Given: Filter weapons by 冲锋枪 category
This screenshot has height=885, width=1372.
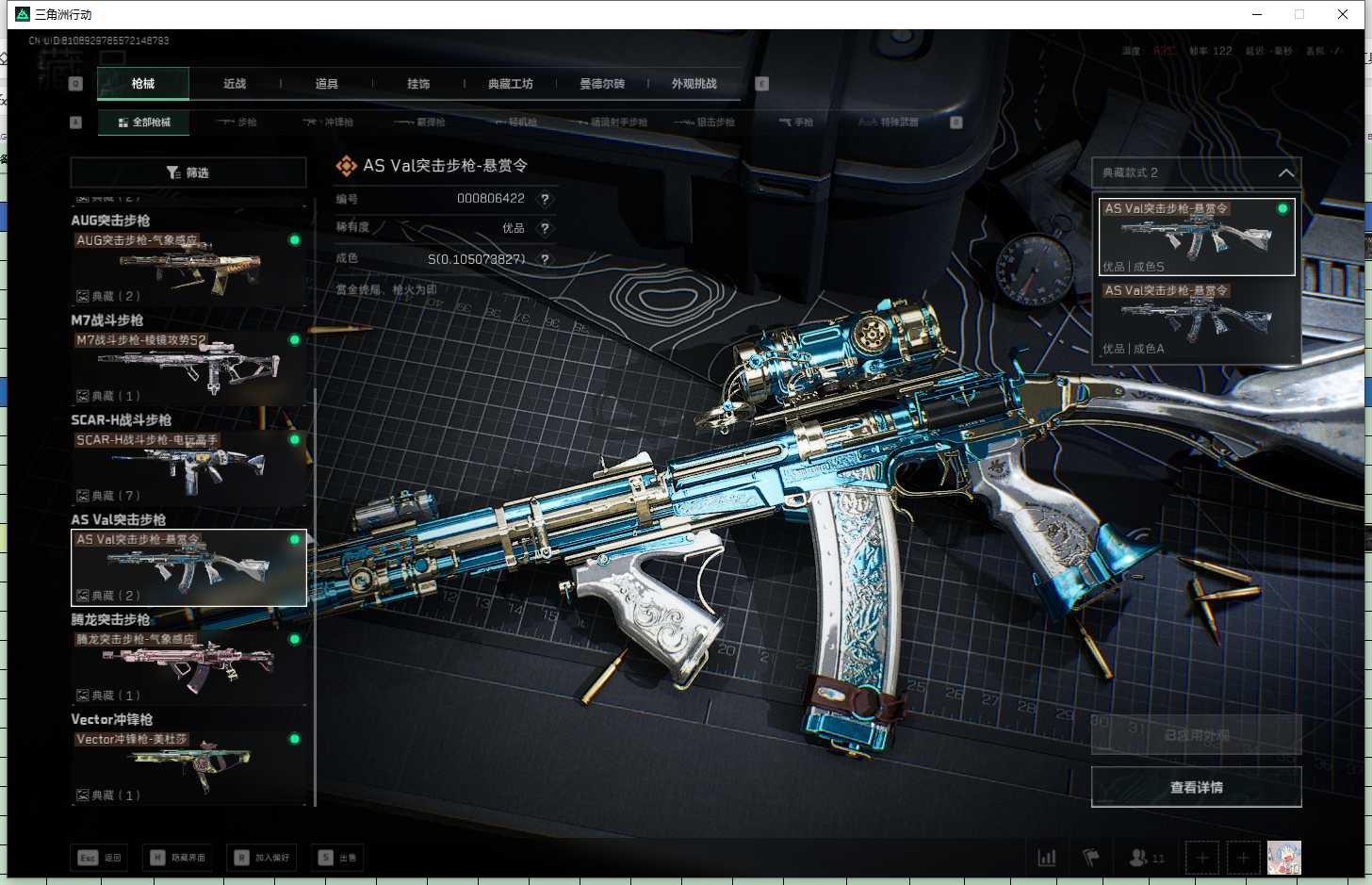Looking at the screenshot, I should [329, 123].
